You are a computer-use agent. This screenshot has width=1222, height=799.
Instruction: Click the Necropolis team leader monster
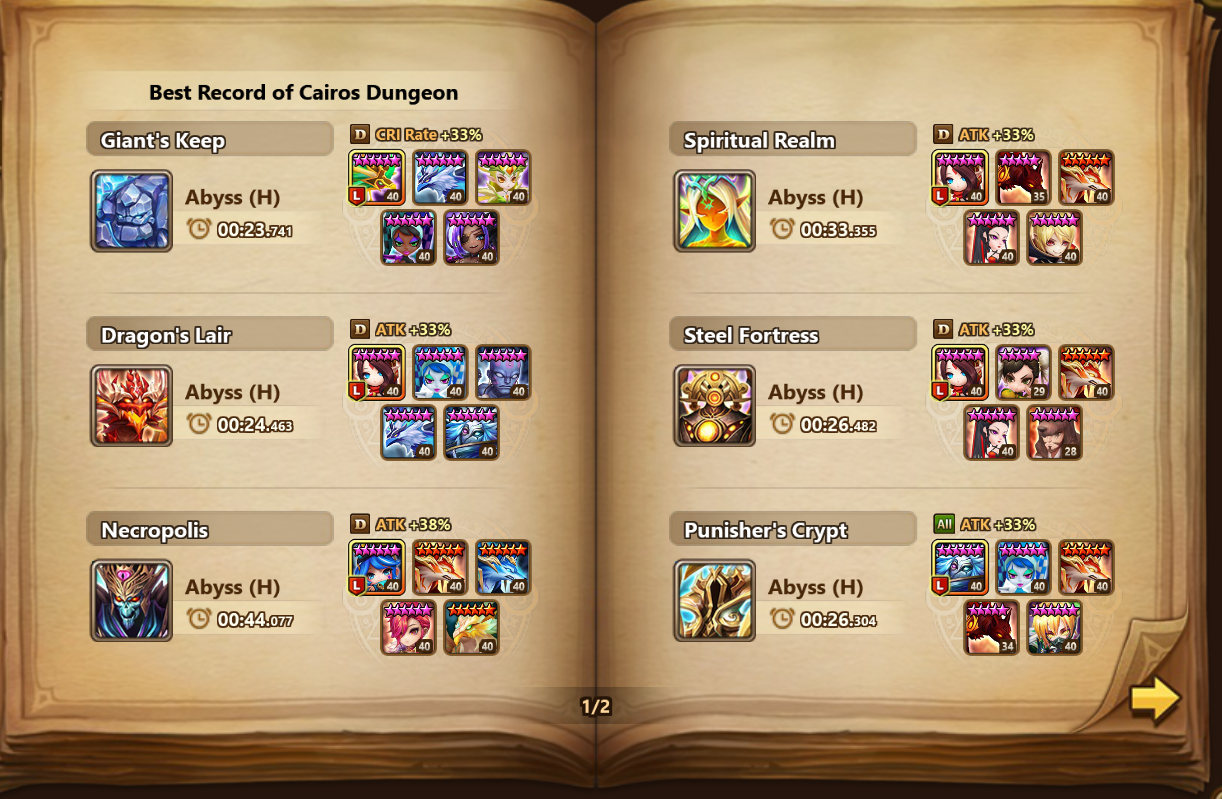click(377, 568)
